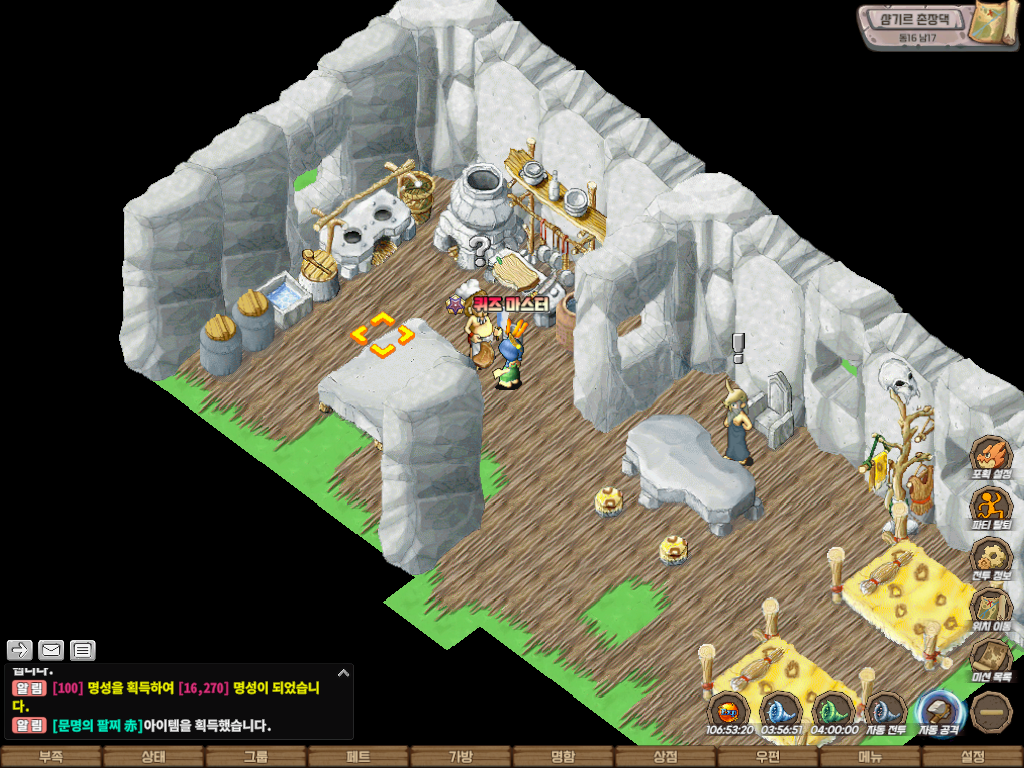Open the 우편 (mail) menu
Screen dimensions: 1024x768
pos(768,757)
